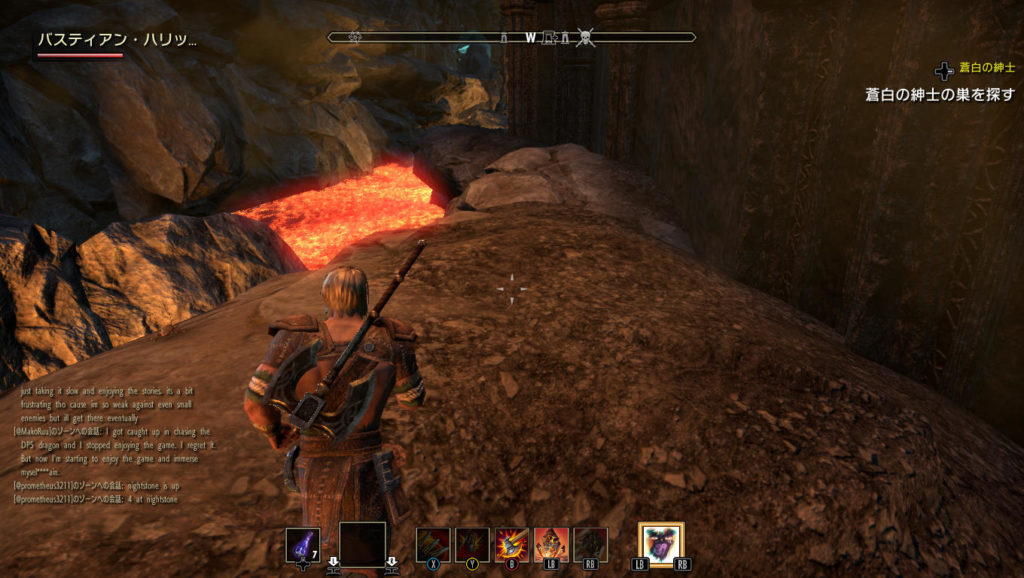Viewport: 1024px width, 578px height.
Task: Click the skull and crossed swords compass marker
Action: (586, 38)
